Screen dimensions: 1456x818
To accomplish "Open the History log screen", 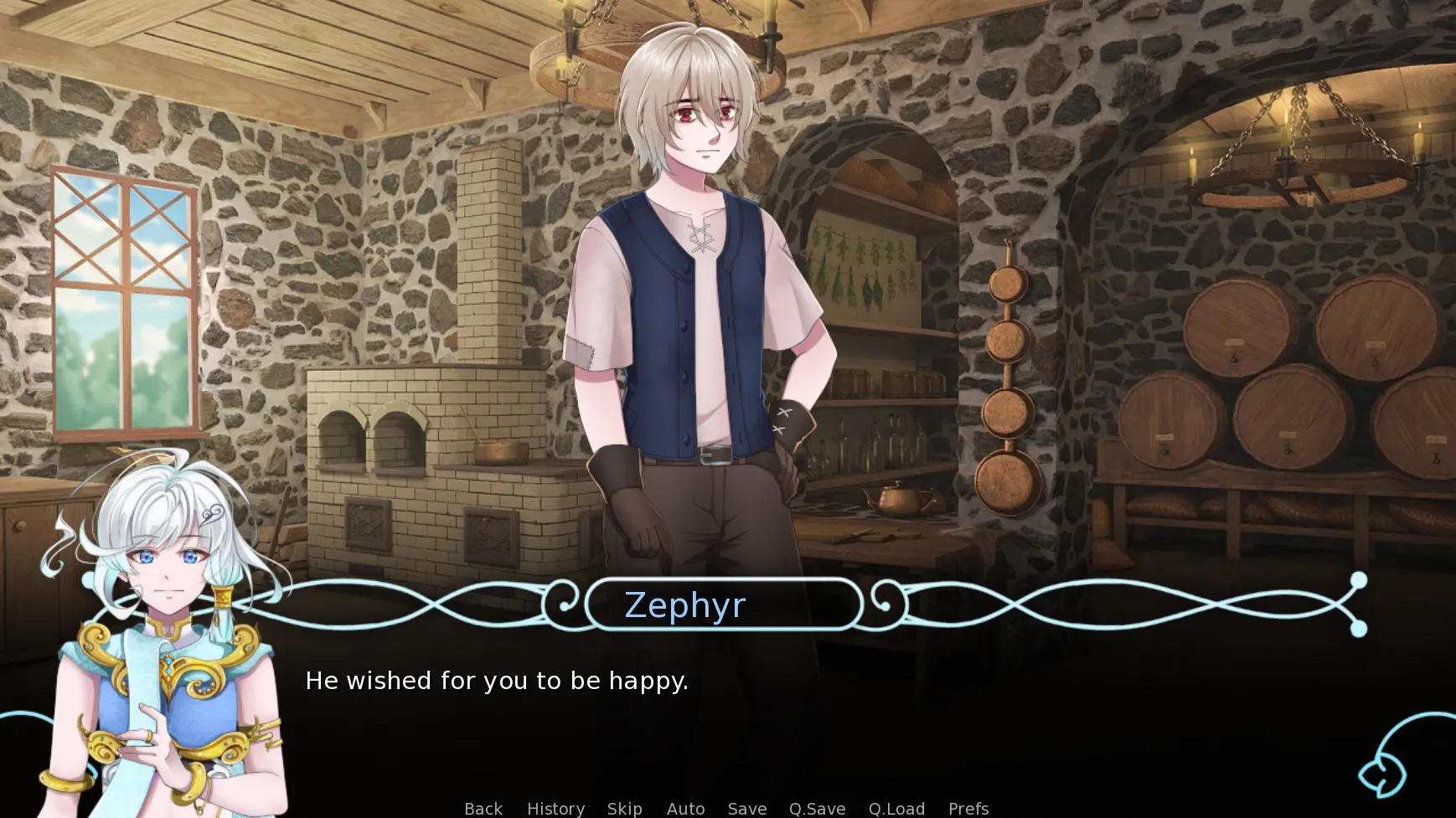I will [555, 808].
